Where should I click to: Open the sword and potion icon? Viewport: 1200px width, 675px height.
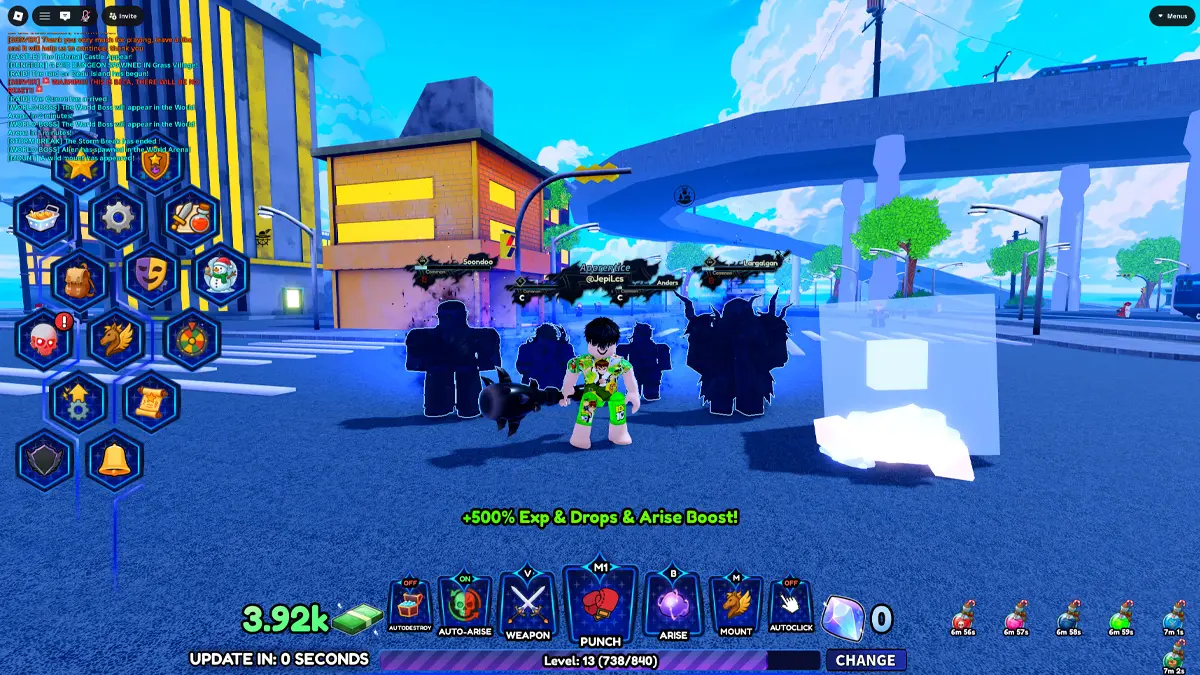(x=190, y=217)
